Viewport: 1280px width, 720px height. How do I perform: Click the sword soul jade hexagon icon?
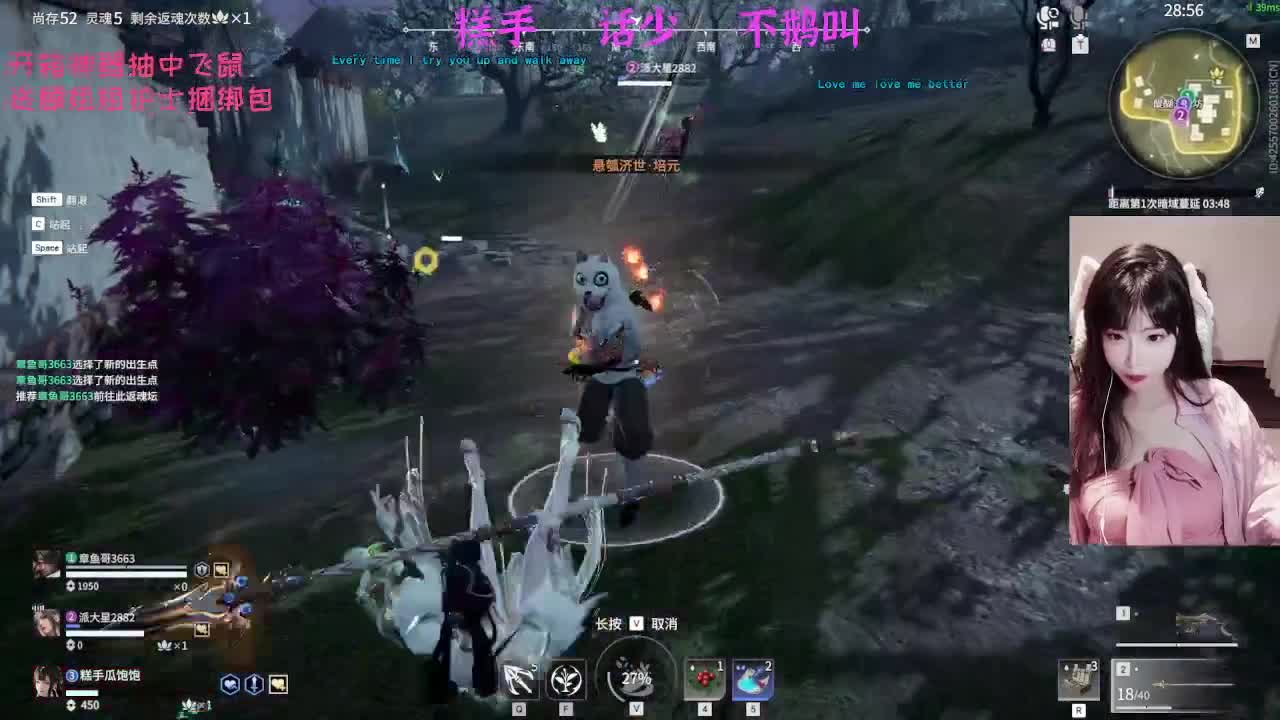click(253, 683)
